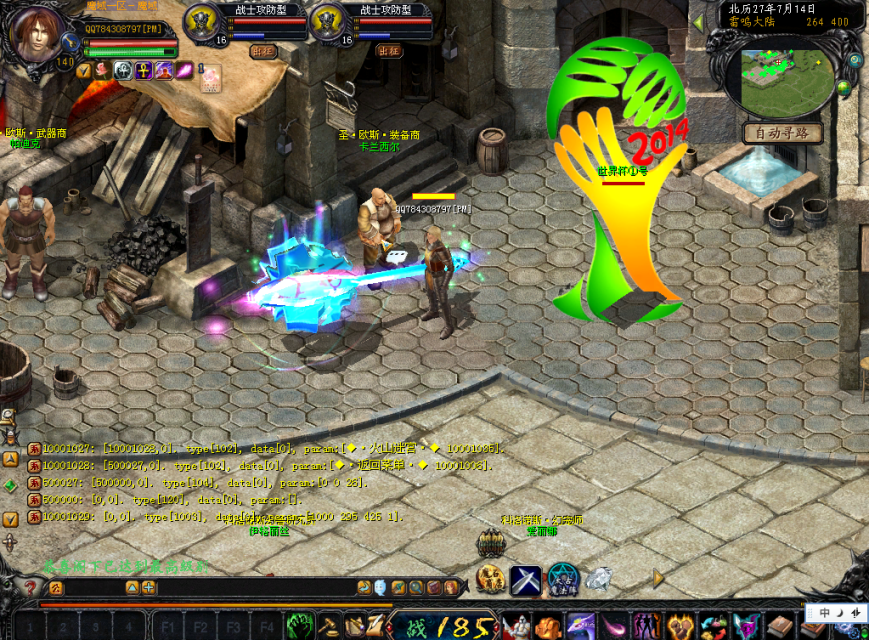Click the orange arrow next to the hotbar icons

[658, 577]
